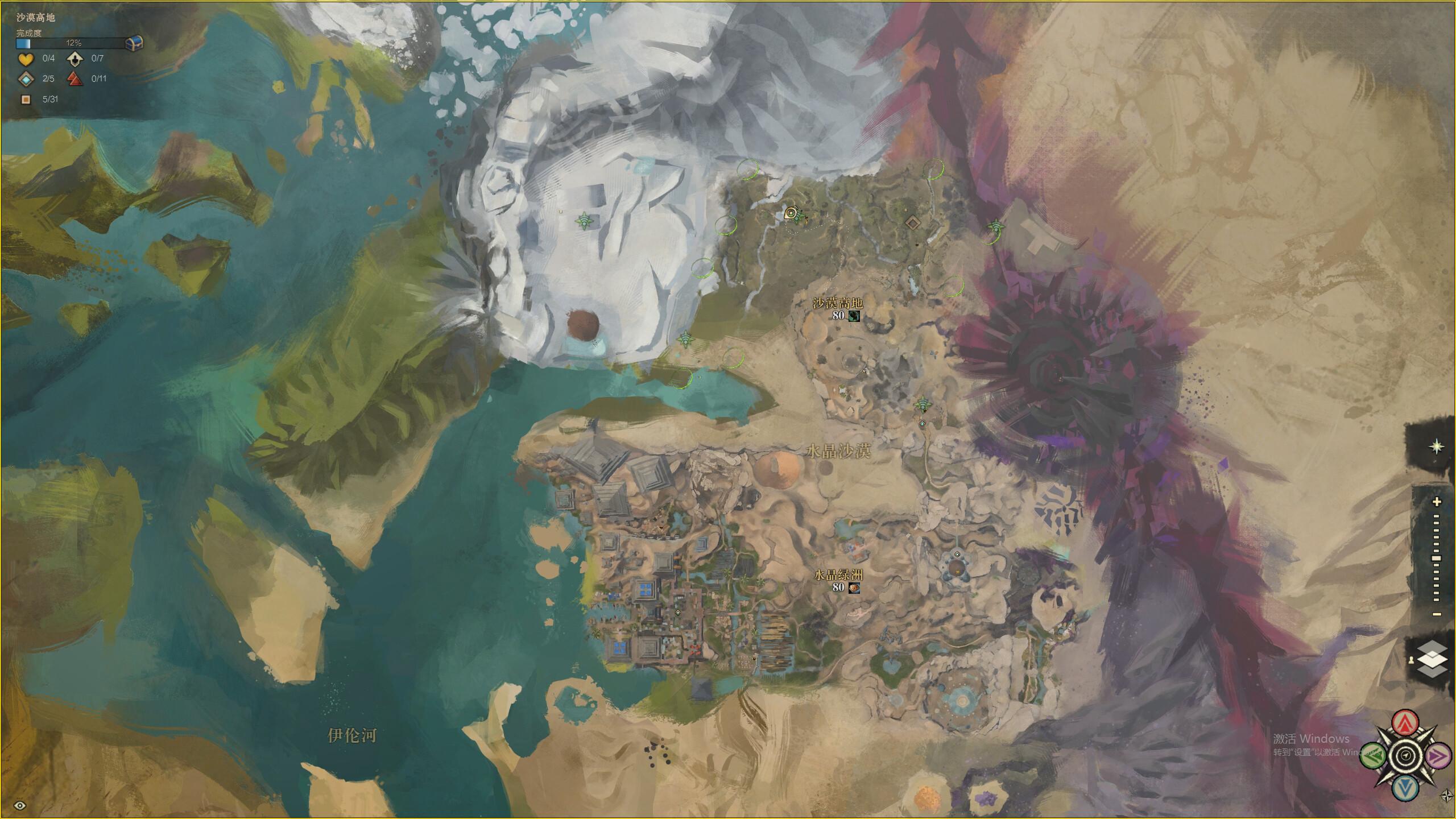Click the brown diamond point-of-interest marker
Viewport: 1456px width, 819px height.
[912, 222]
